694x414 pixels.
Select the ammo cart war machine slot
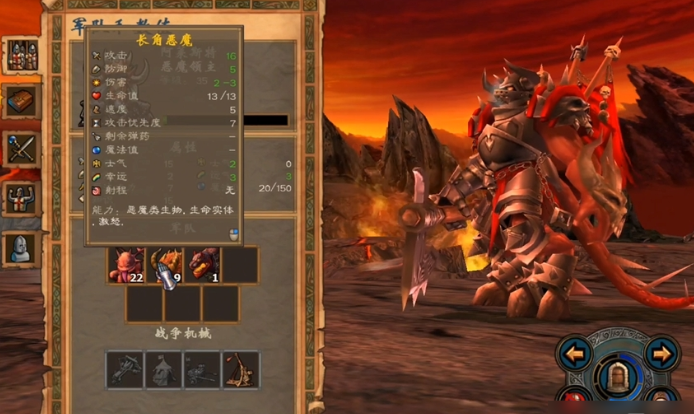tap(202, 369)
